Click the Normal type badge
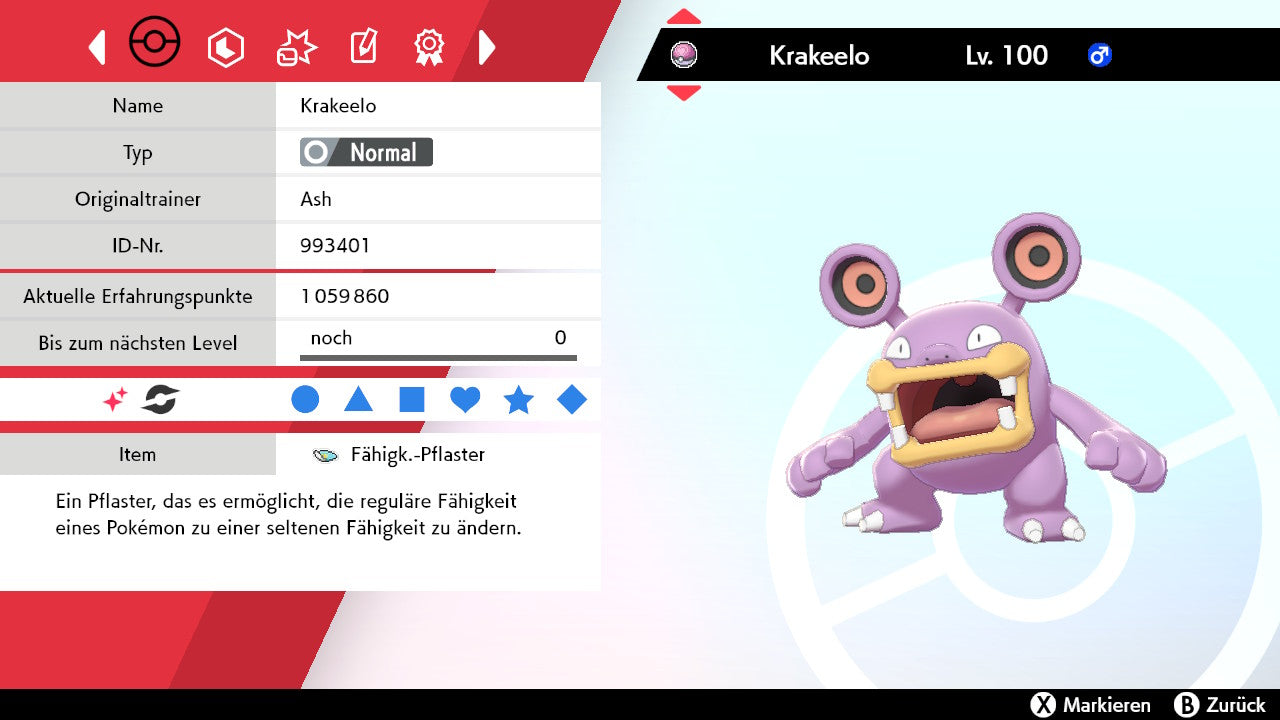 pos(367,152)
